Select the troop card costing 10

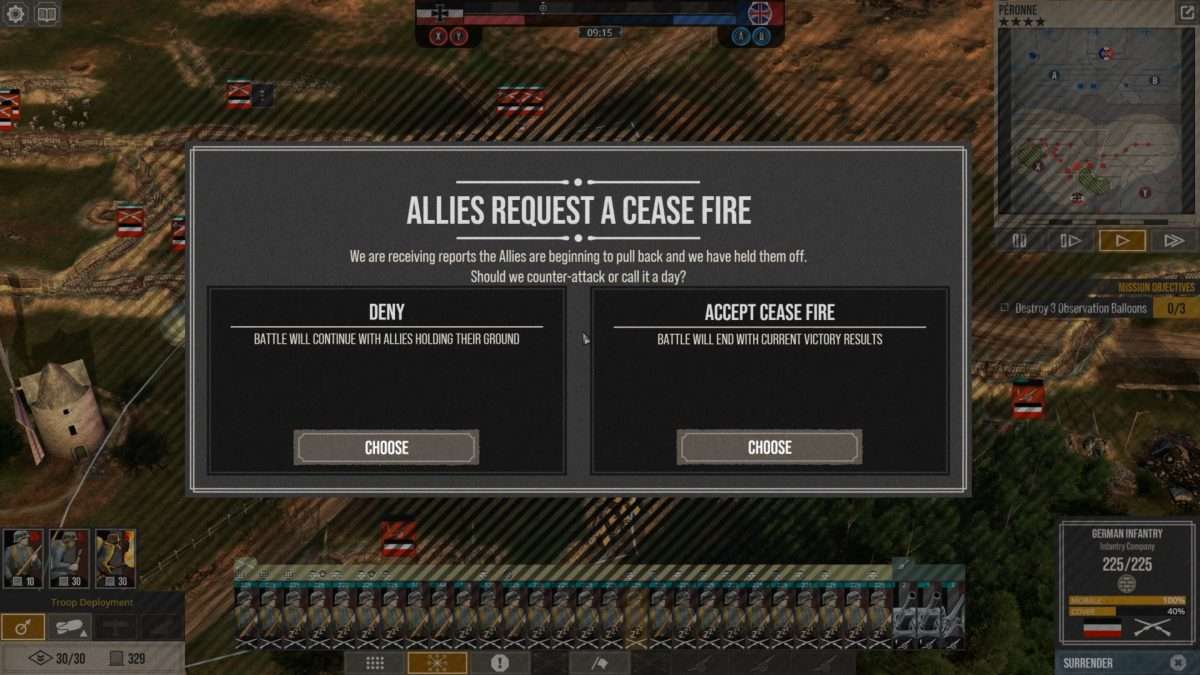click(x=22, y=558)
